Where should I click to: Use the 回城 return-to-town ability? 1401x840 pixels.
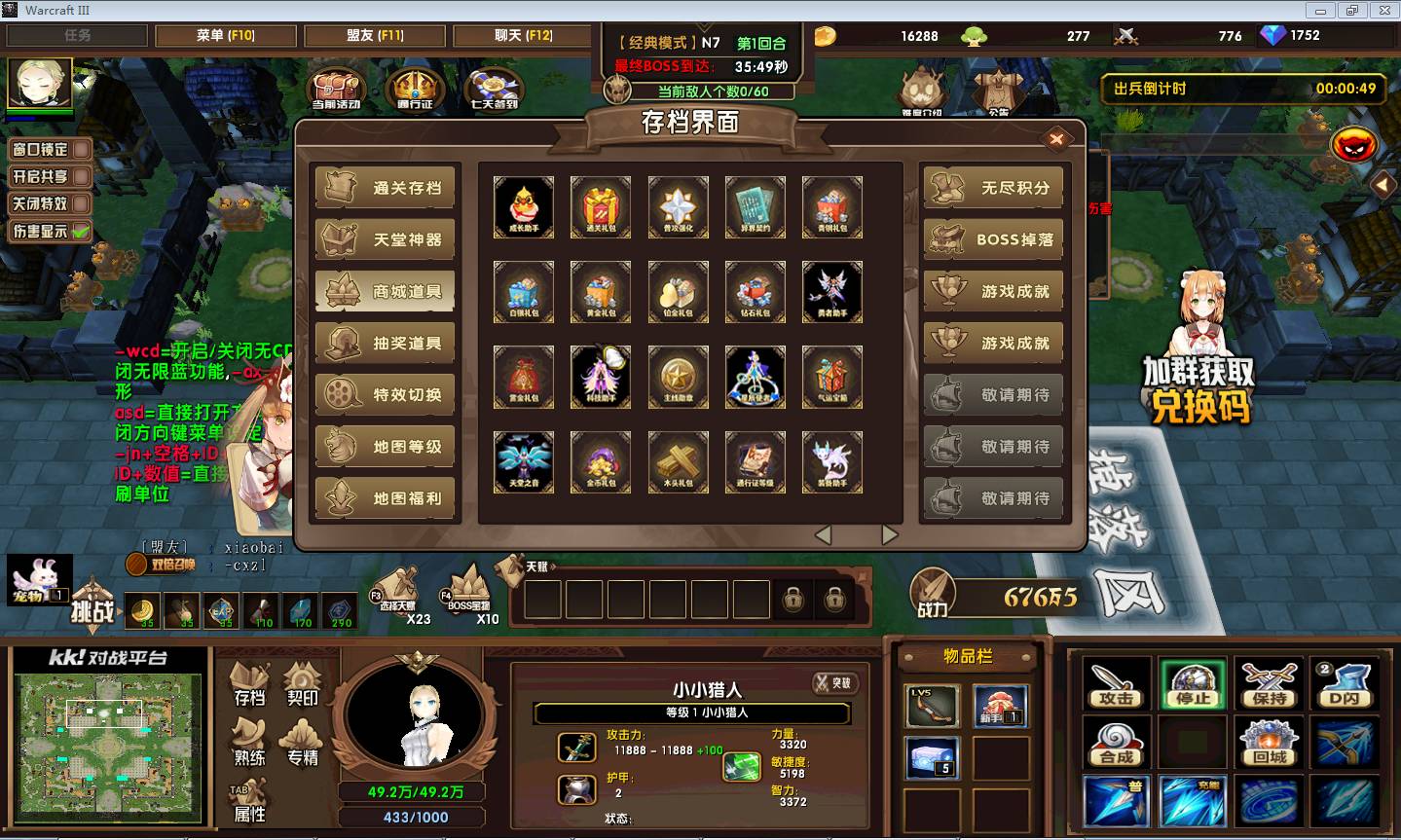tap(1270, 743)
